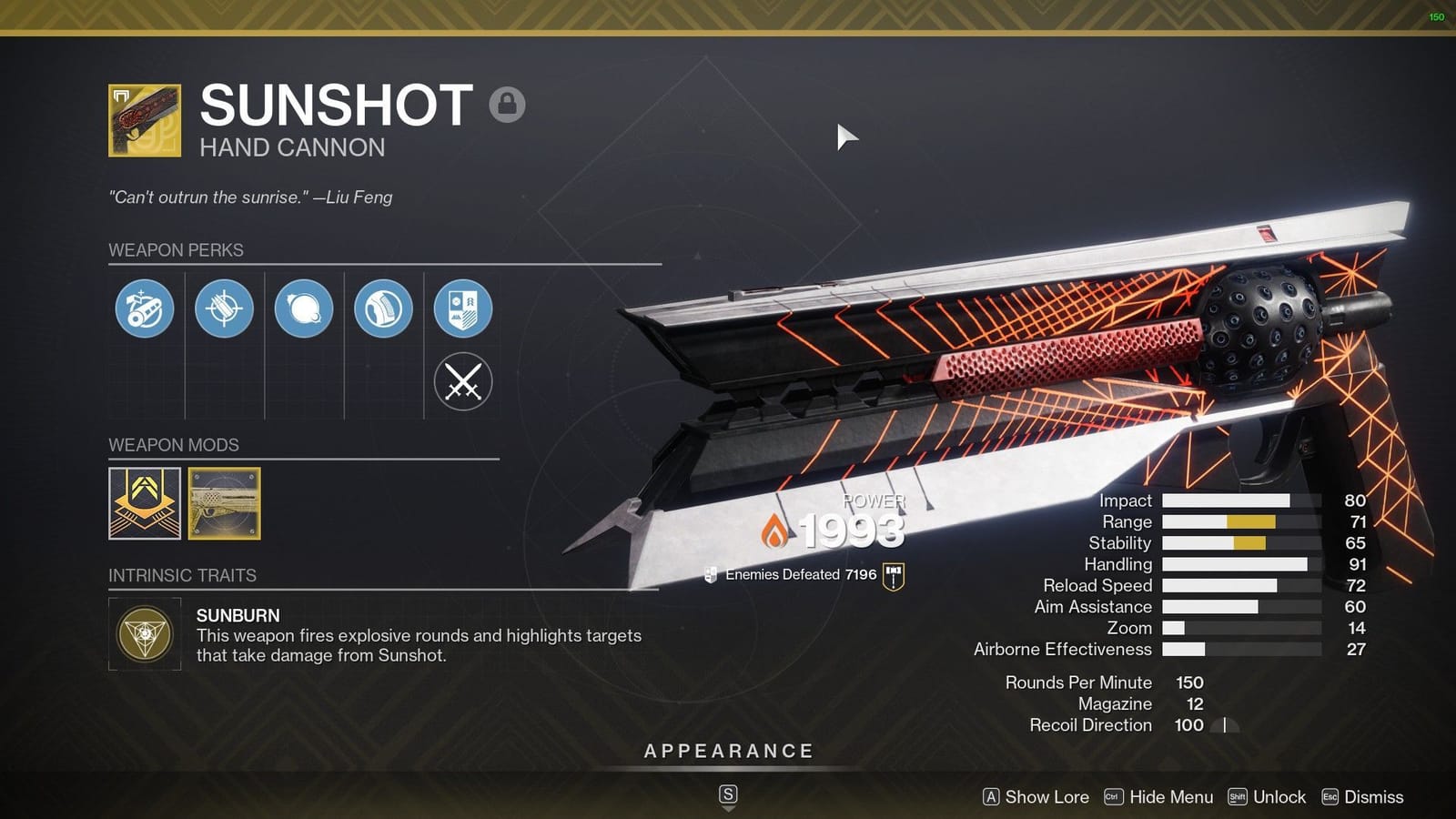This screenshot has width=1456, height=819.
Task: Expand the Weapon Mods section
Action: [173, 445]
